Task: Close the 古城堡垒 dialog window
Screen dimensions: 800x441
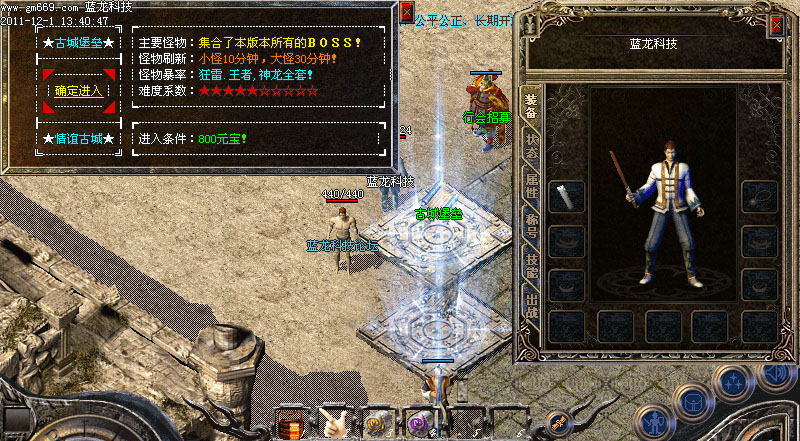Action: (406, 13)
